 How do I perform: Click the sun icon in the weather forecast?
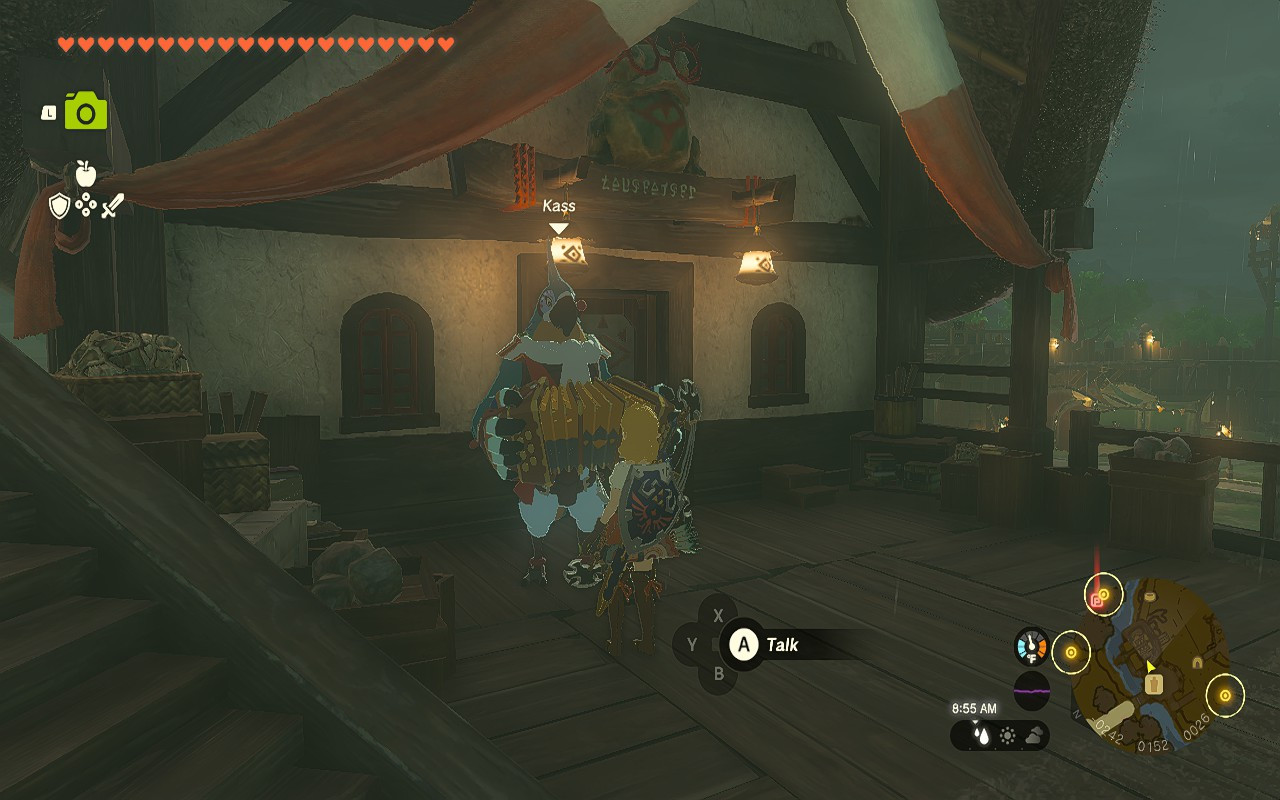pos(1007,736)
